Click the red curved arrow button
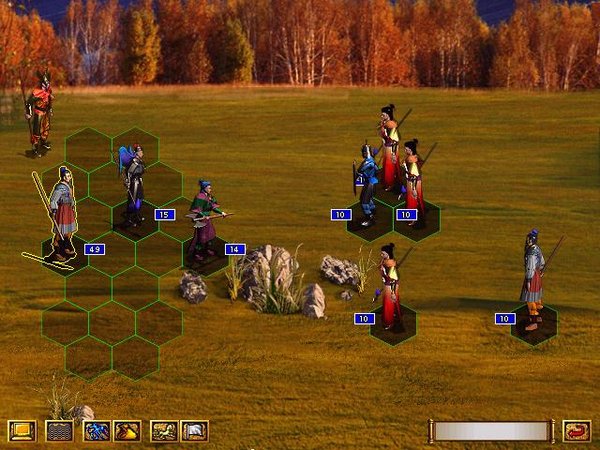600x450 pixels. tap(576, 431)
